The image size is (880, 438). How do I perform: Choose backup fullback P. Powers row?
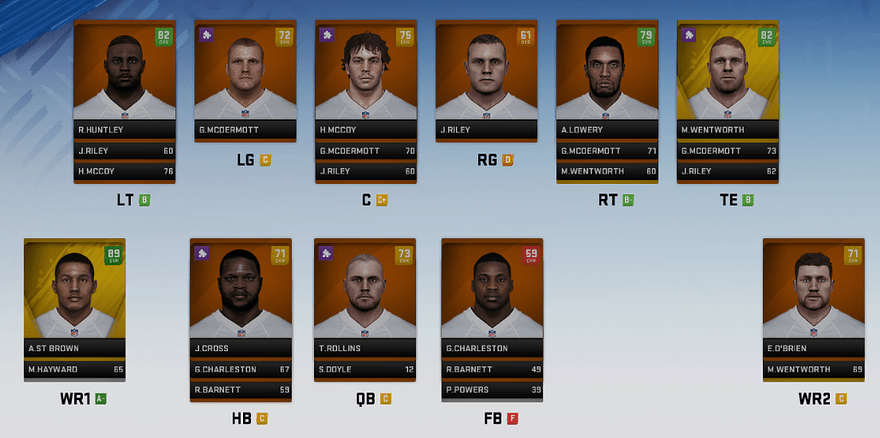click(x=491, y=390)
